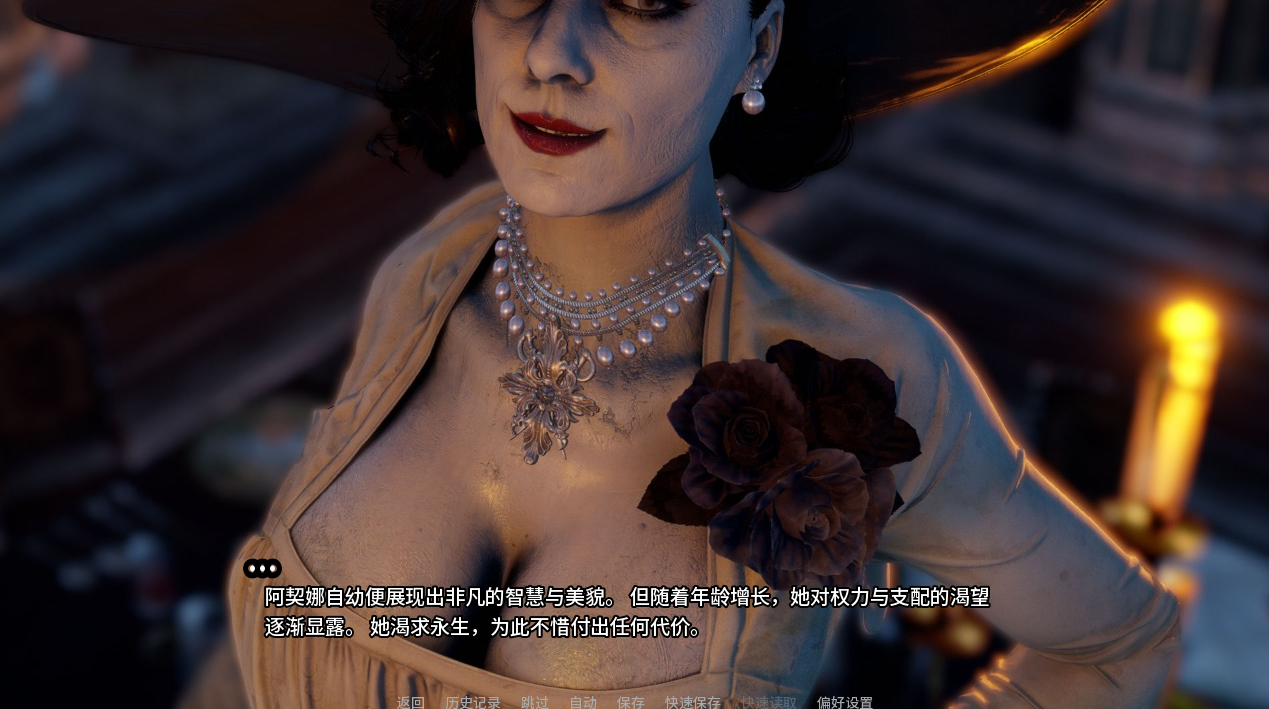
Task: Open the 历史记录 dialogue history
Action: coord(473,702)
